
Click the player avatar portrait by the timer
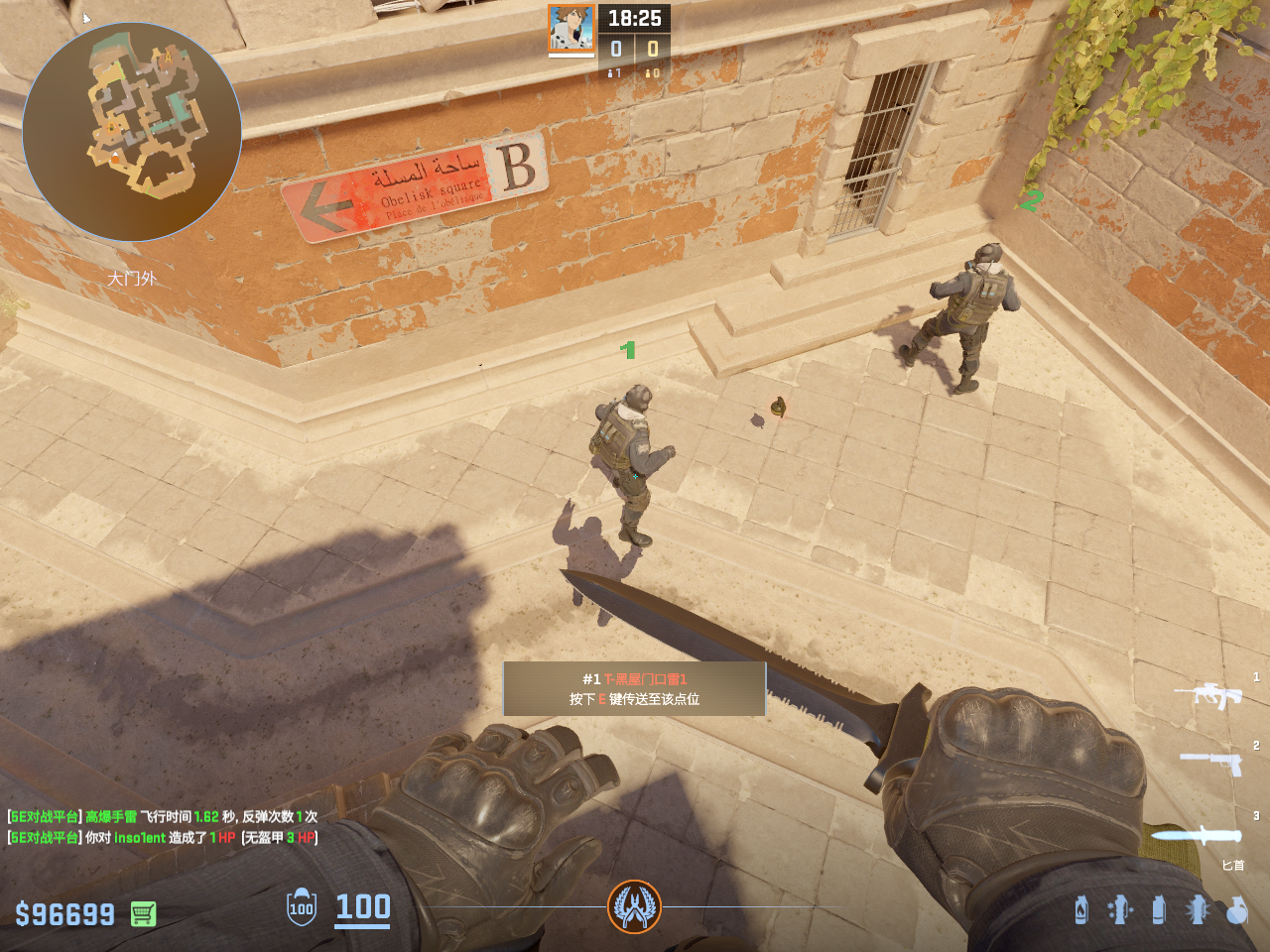click(x=571, y=29)
